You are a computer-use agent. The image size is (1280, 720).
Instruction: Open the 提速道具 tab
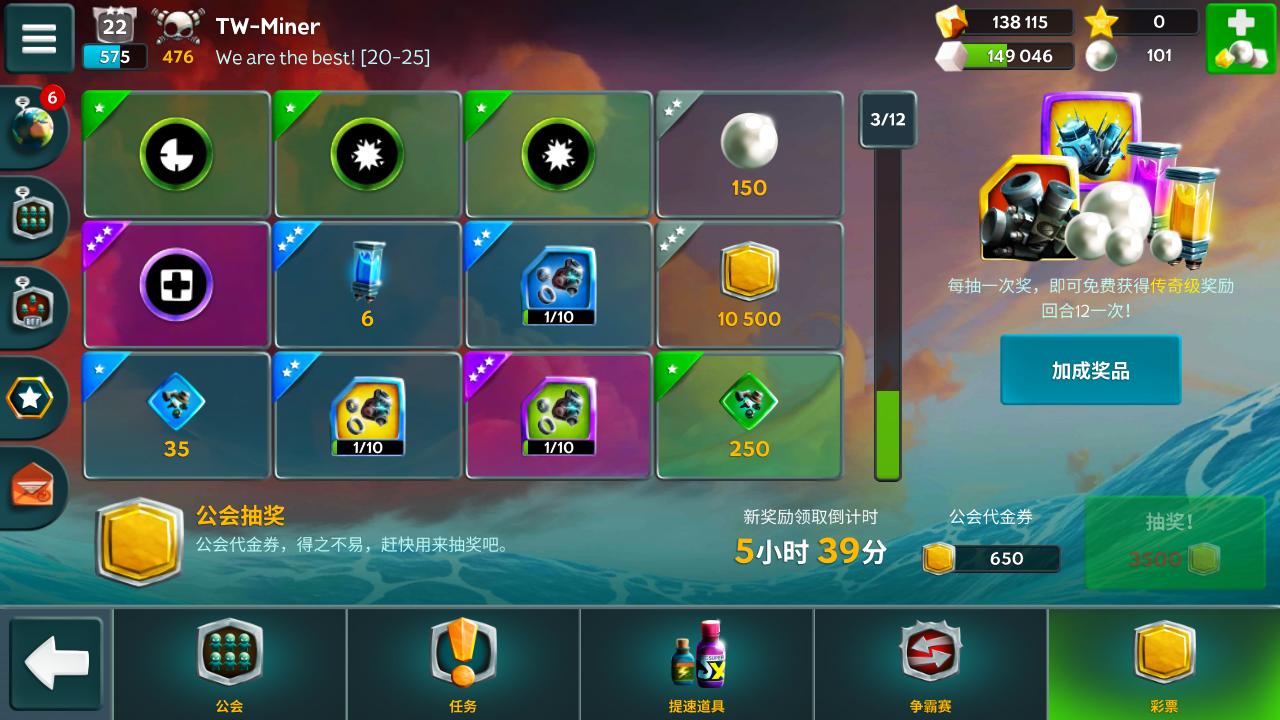tap(695, 663)
